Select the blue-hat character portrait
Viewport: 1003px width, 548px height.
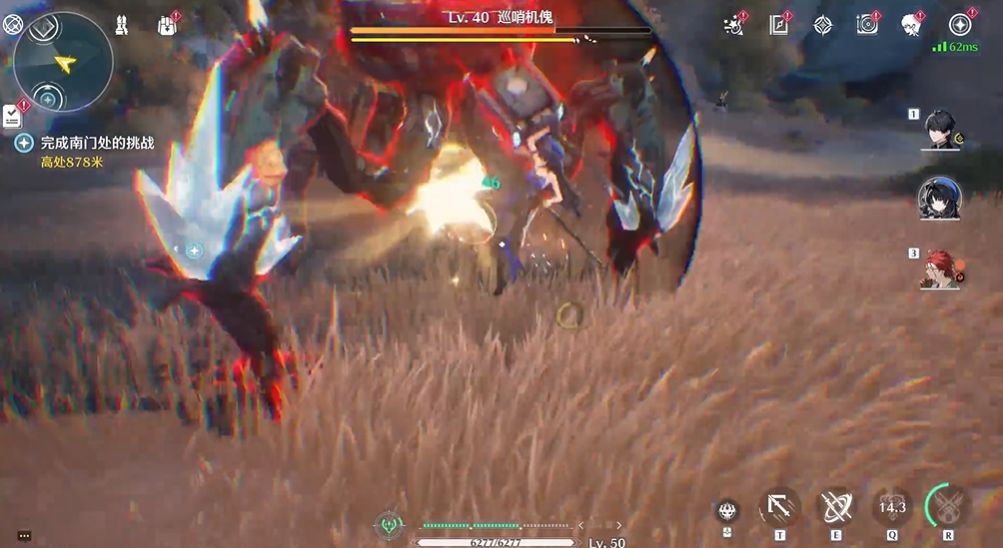coord(940,199)
